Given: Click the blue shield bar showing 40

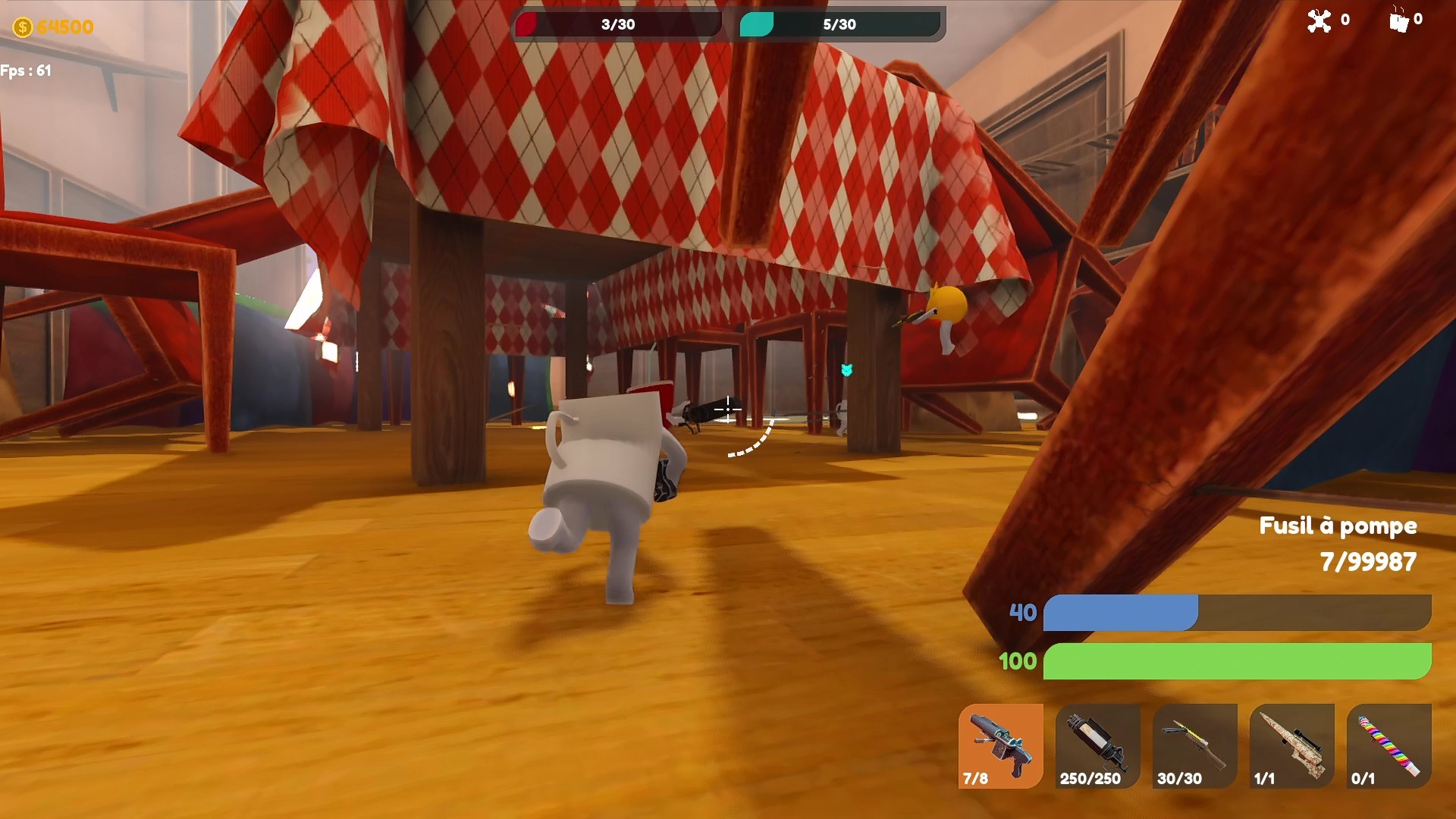Looking at the screenshot, I should [x=1122, y=613].
